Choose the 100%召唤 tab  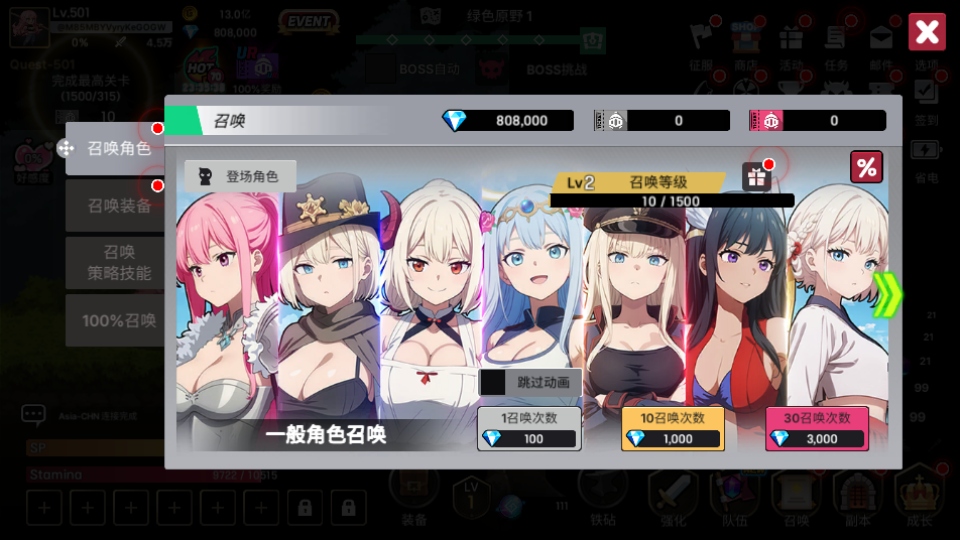pyautogui.click(x=118, y=320)
